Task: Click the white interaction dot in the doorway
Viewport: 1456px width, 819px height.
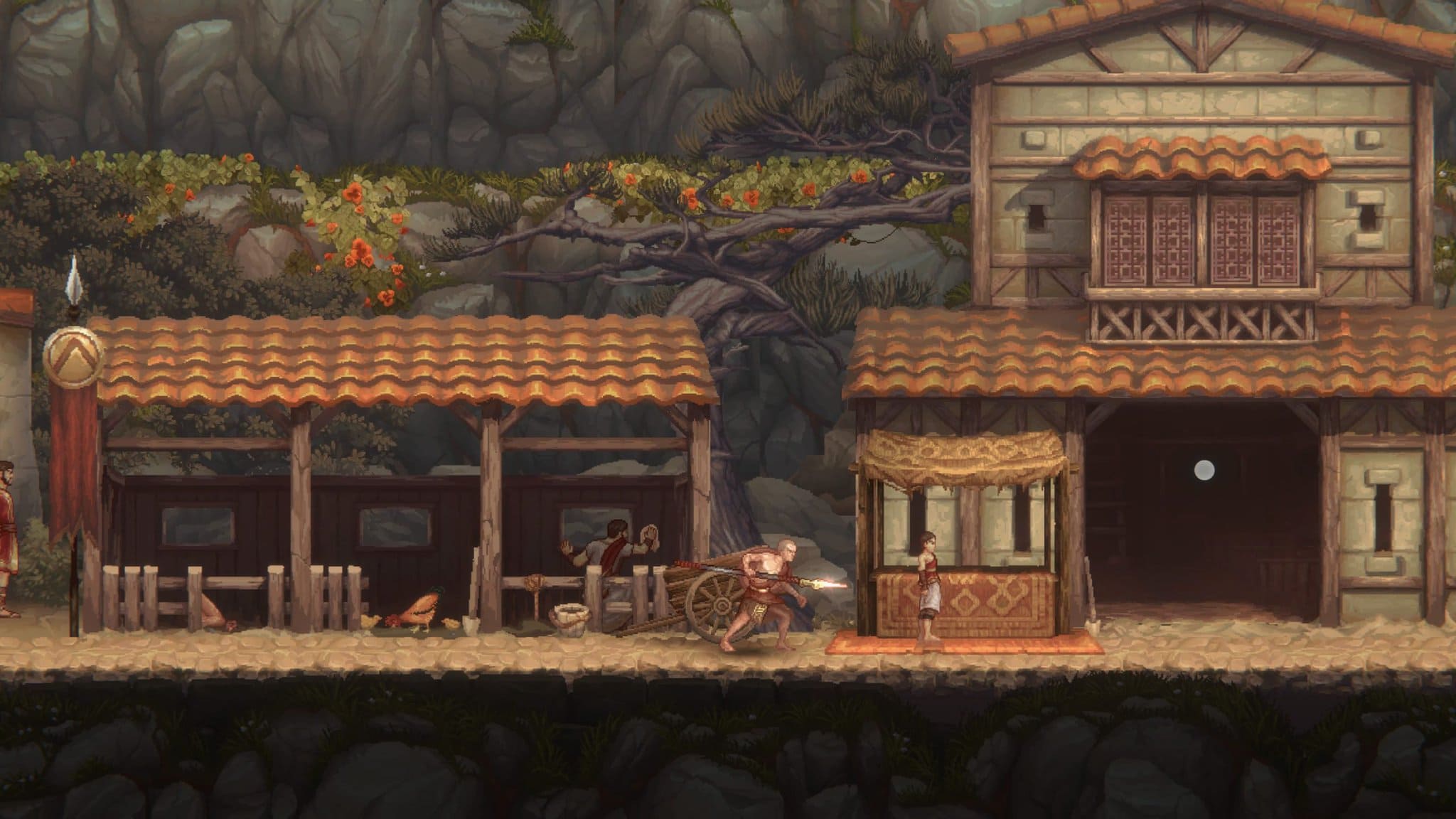Action: click(x=1204, y=469)
